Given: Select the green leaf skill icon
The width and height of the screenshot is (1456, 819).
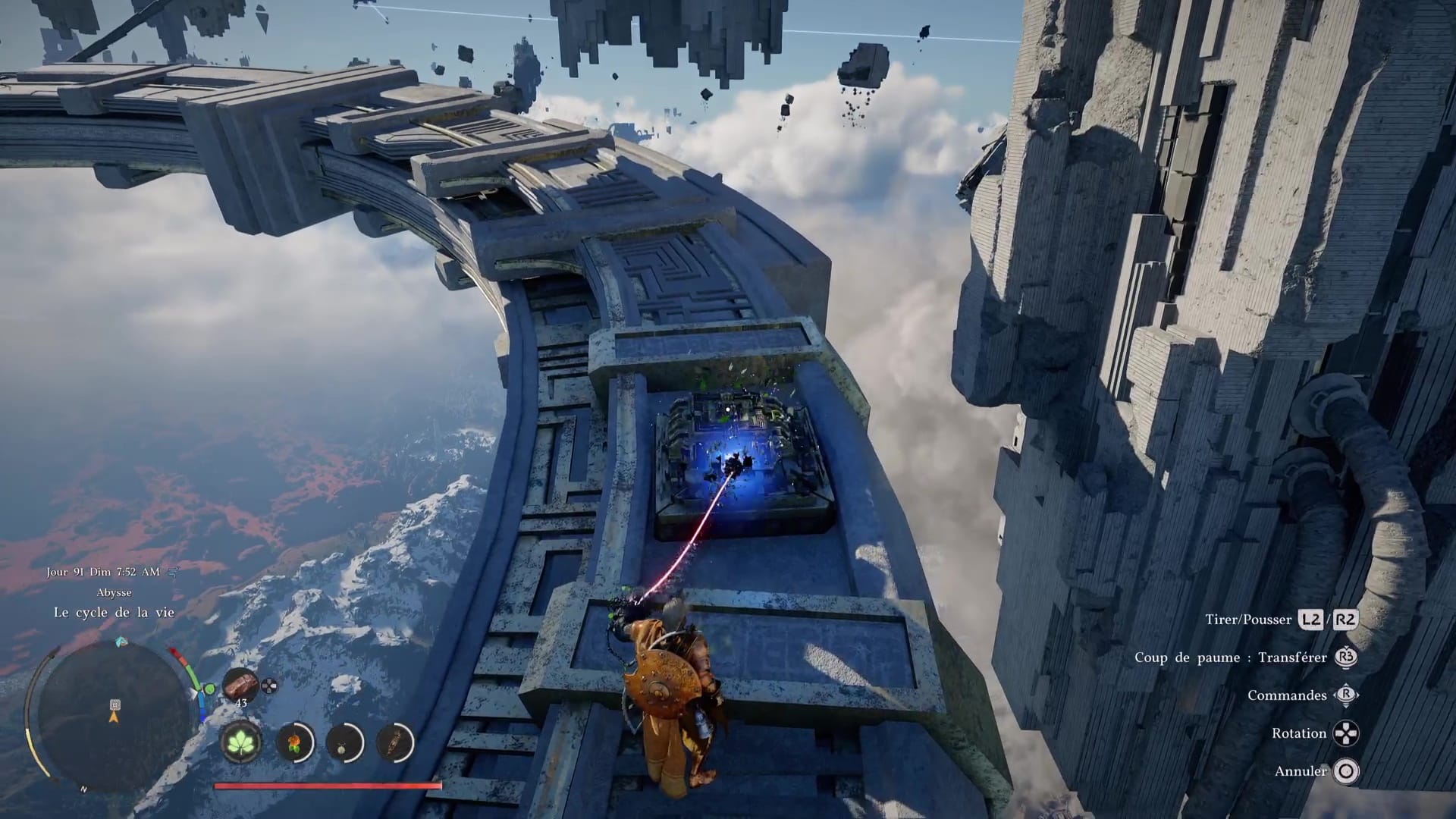Looking at the screenshot, I should (241, 741).
